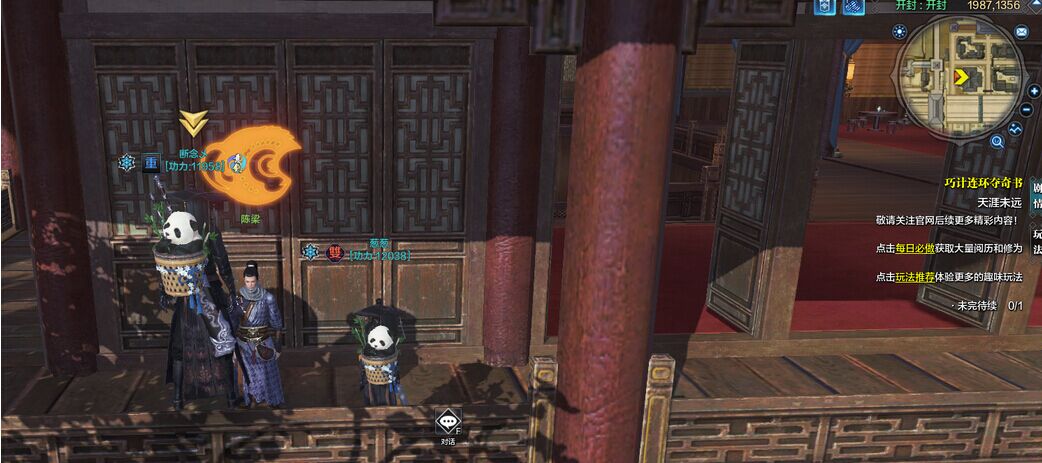
Task: Toggle the wavy line icon beside the minimap
Action: point(1016,129)
